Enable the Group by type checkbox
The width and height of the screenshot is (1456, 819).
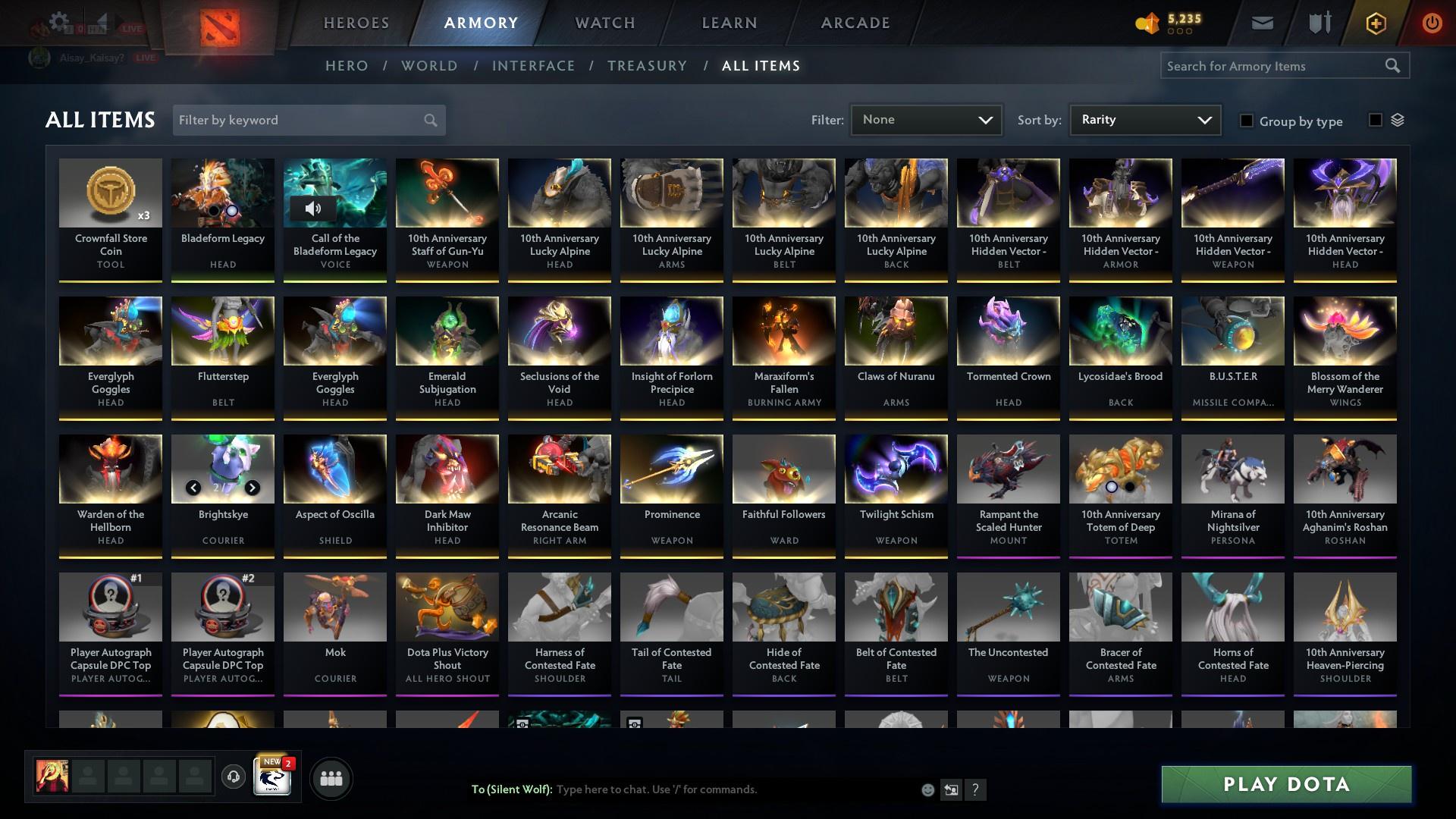pos(1247,121)
